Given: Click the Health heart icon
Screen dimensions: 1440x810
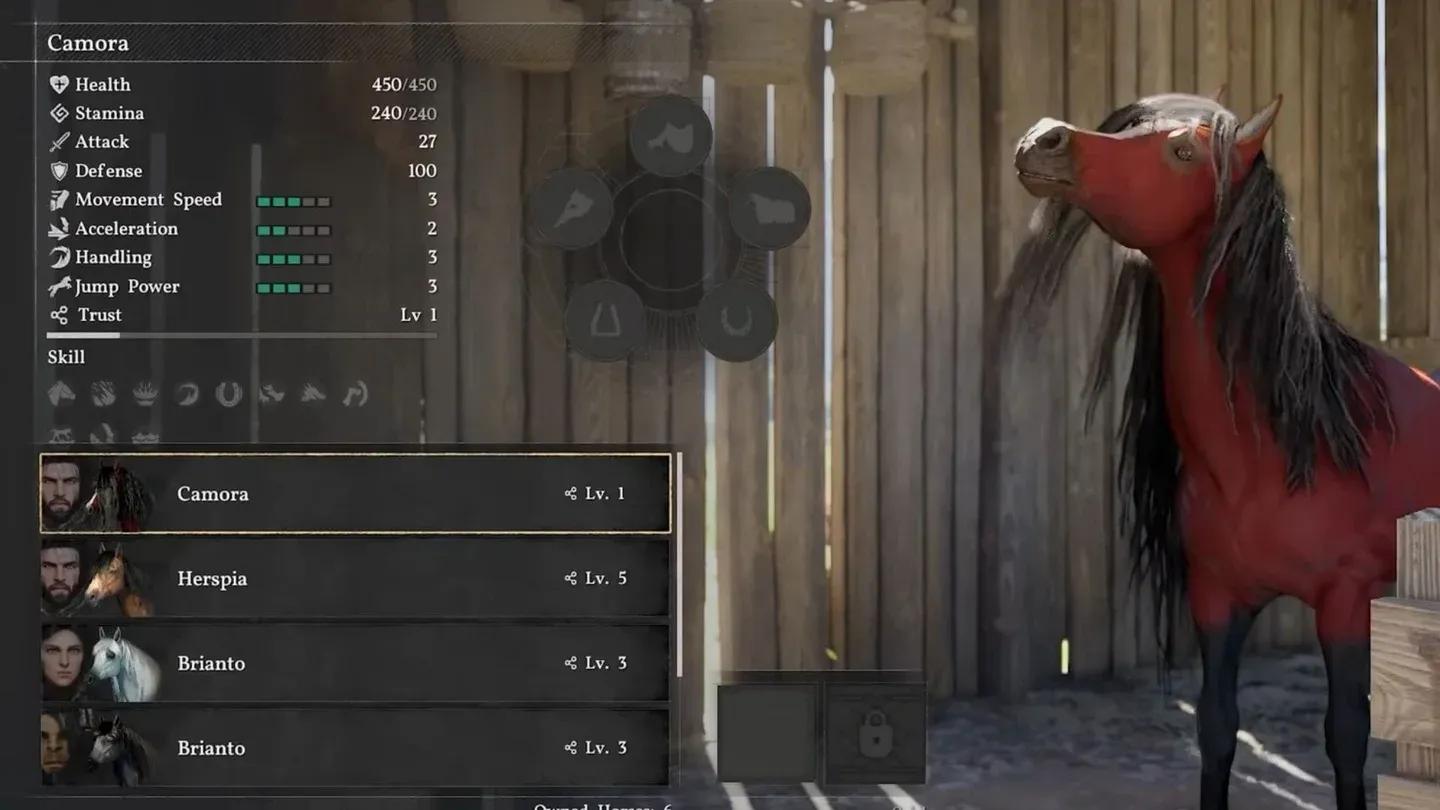Looking at the screenshot, I should pos(58,84).
